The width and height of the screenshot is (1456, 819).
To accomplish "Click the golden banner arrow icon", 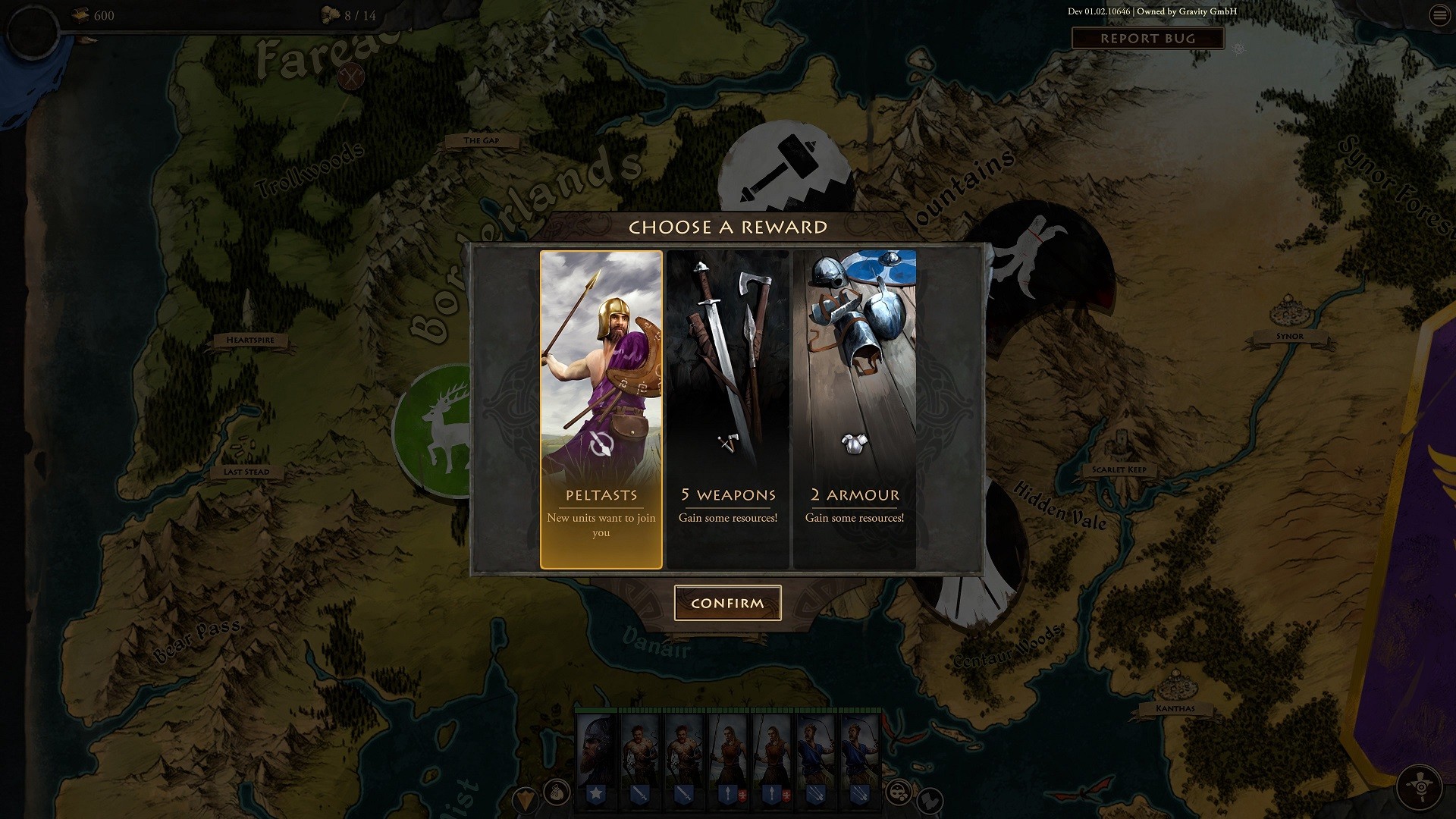I will [x=525, y=800].
